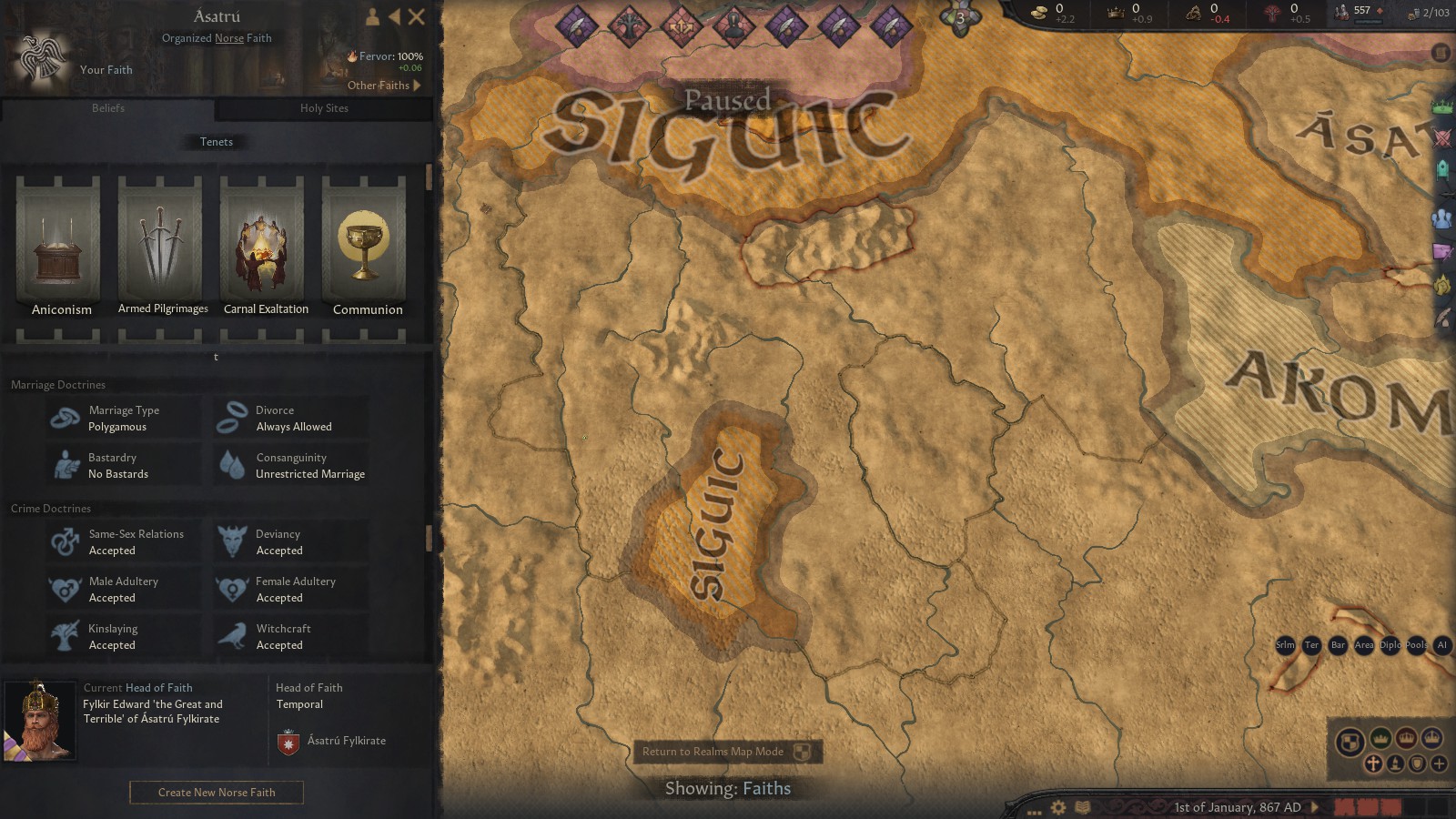Open Fylkir Edward's character portrait
Image resolution: width=1456 pixels, height=819 pixels.
(x=41, y=719)
